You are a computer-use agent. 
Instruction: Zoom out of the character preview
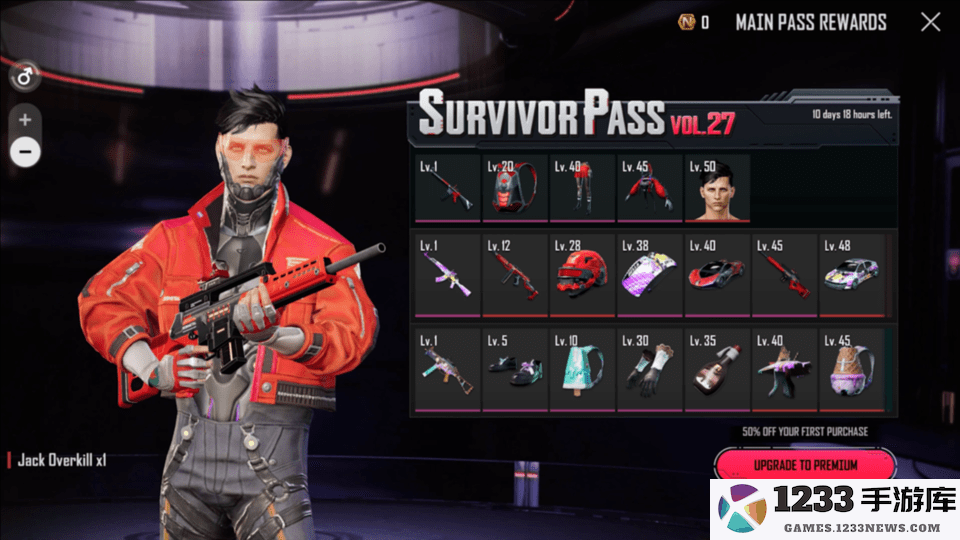point(25,152)
